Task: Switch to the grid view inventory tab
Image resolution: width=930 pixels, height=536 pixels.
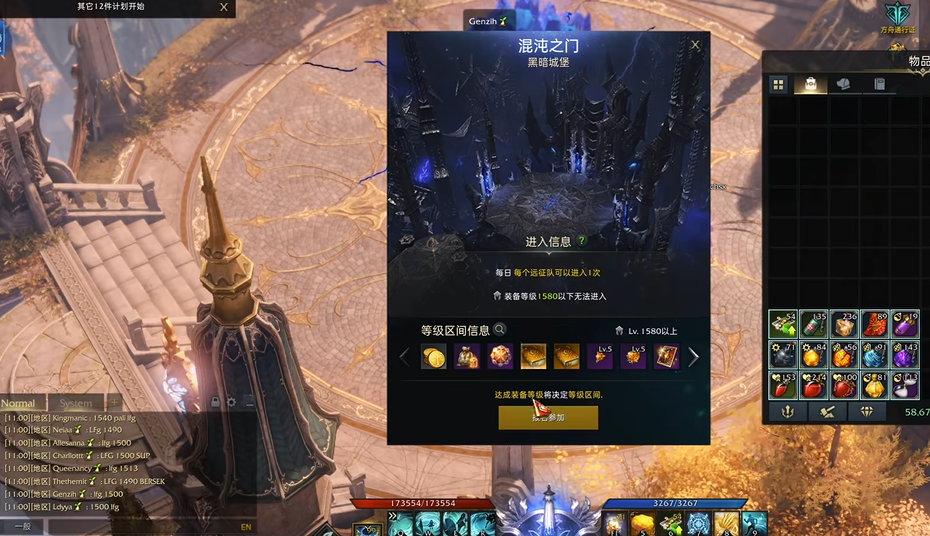Action: 778,85
